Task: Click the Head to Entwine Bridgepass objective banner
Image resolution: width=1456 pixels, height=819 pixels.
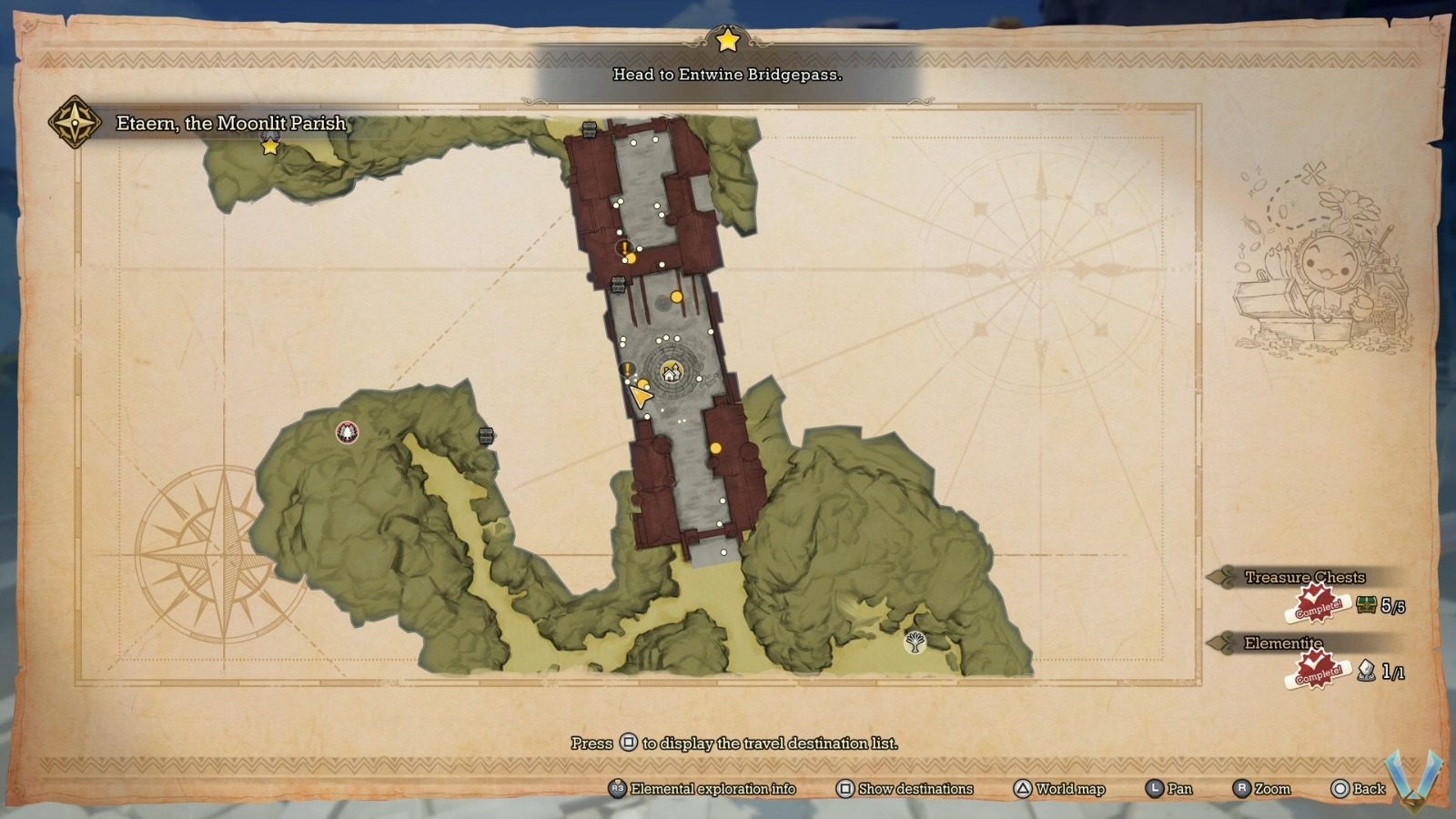Action: point(727,75)
